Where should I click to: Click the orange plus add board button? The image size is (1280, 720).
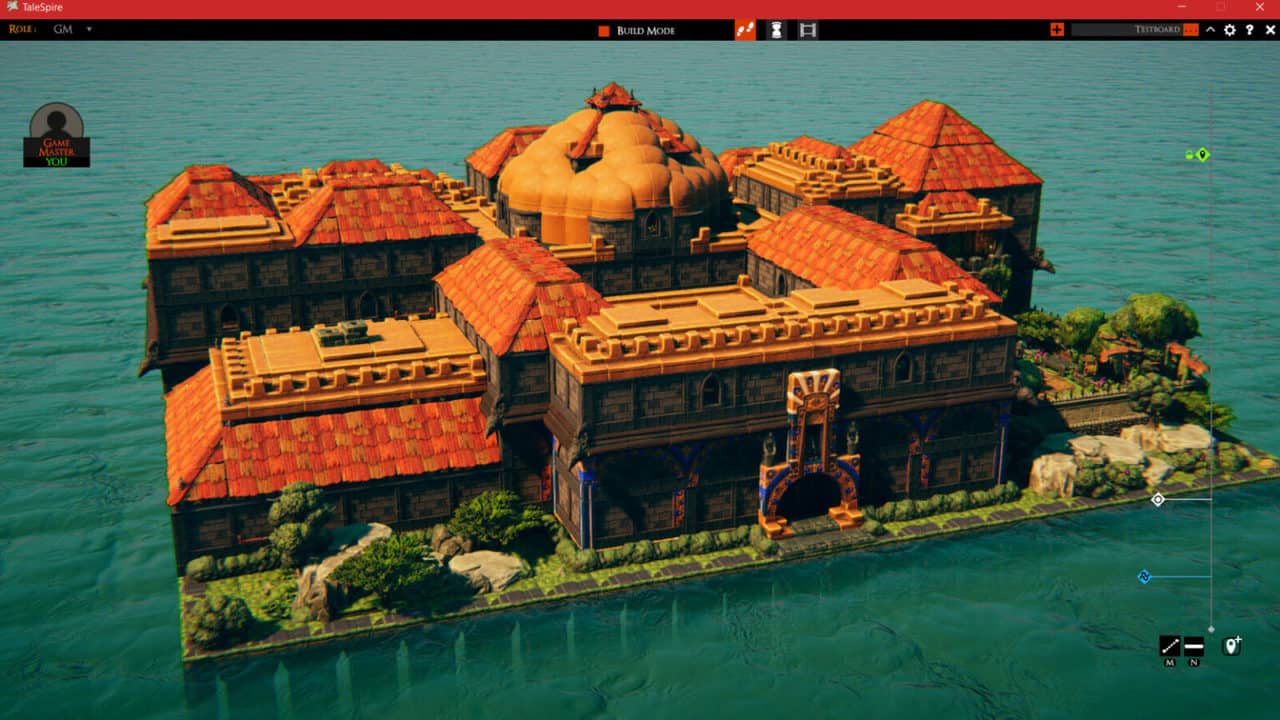1057,30
